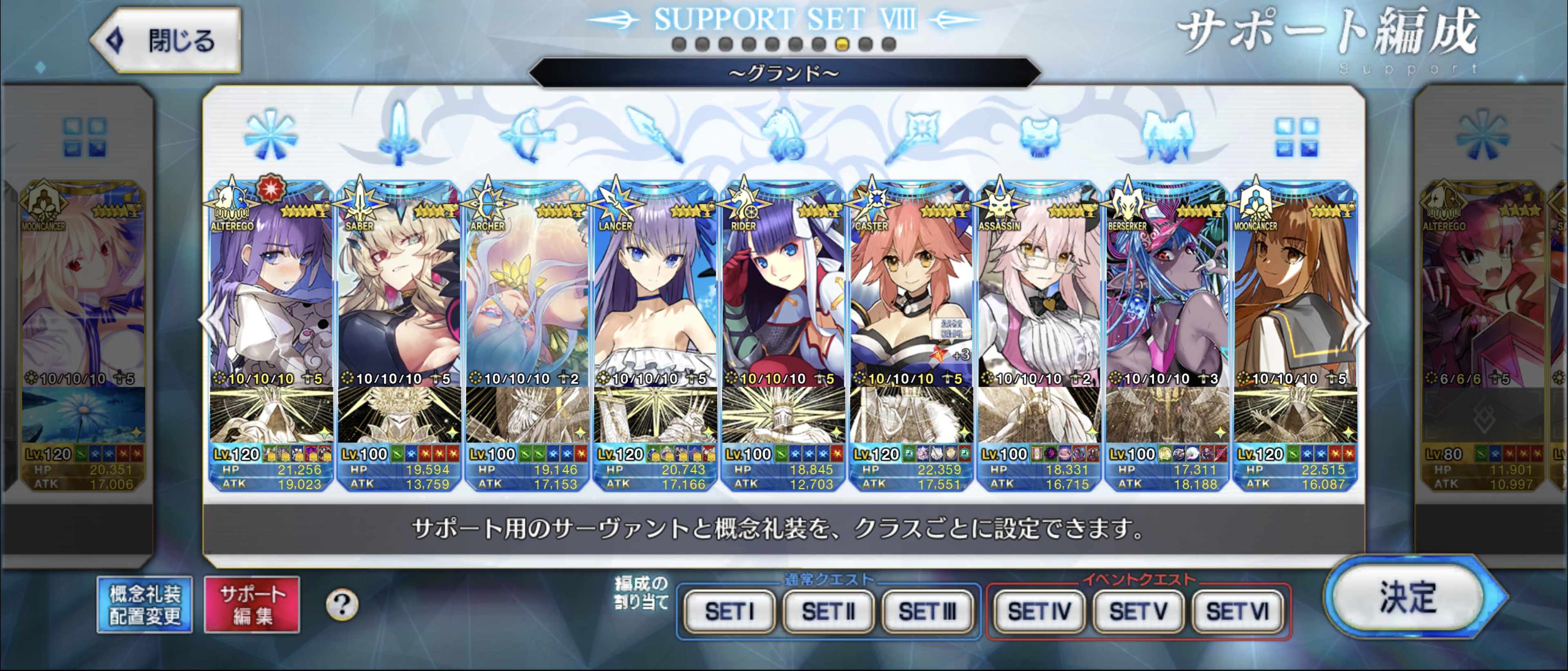Assign formation to SET I
The image size is (1568, 671).
click(x=729, y=611)
